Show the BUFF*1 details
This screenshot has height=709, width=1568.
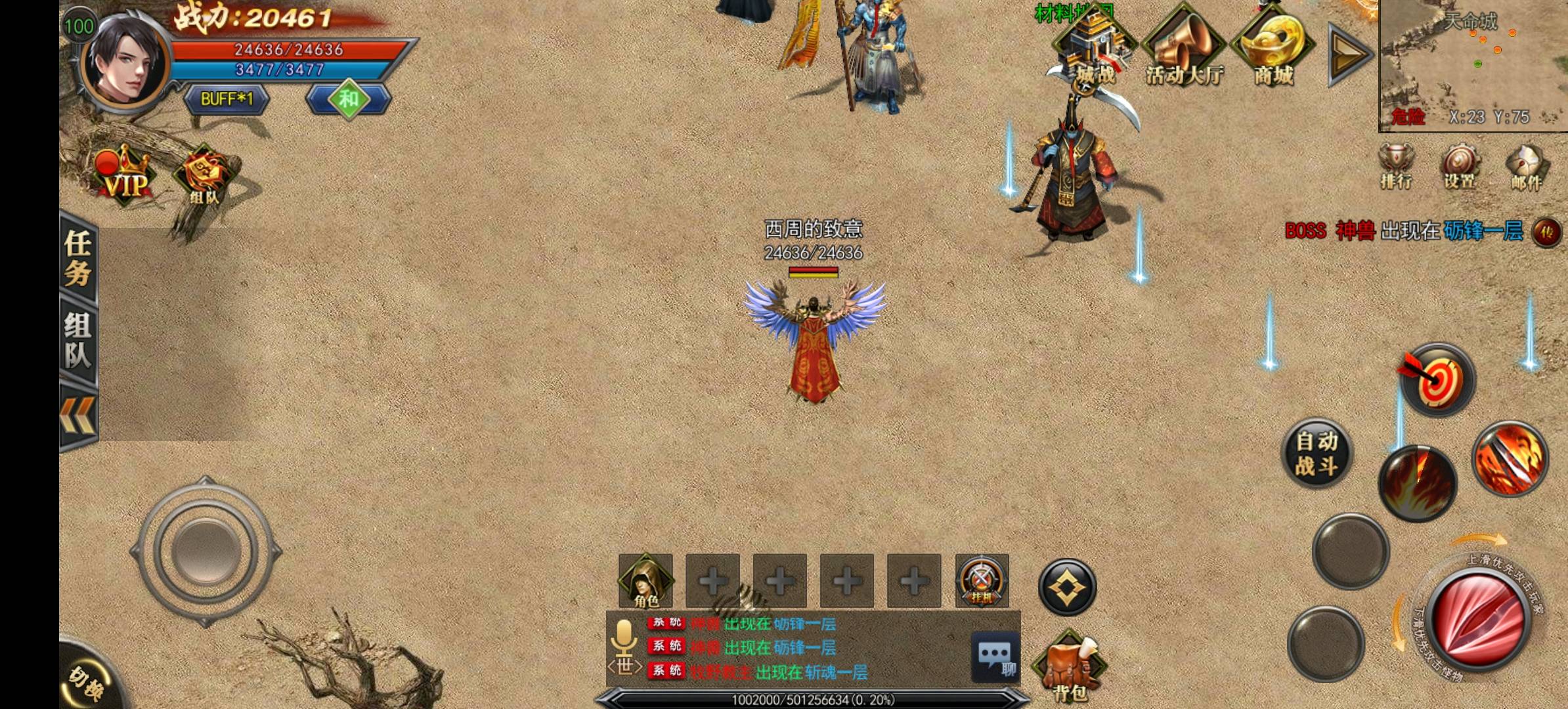click(227, 99)
